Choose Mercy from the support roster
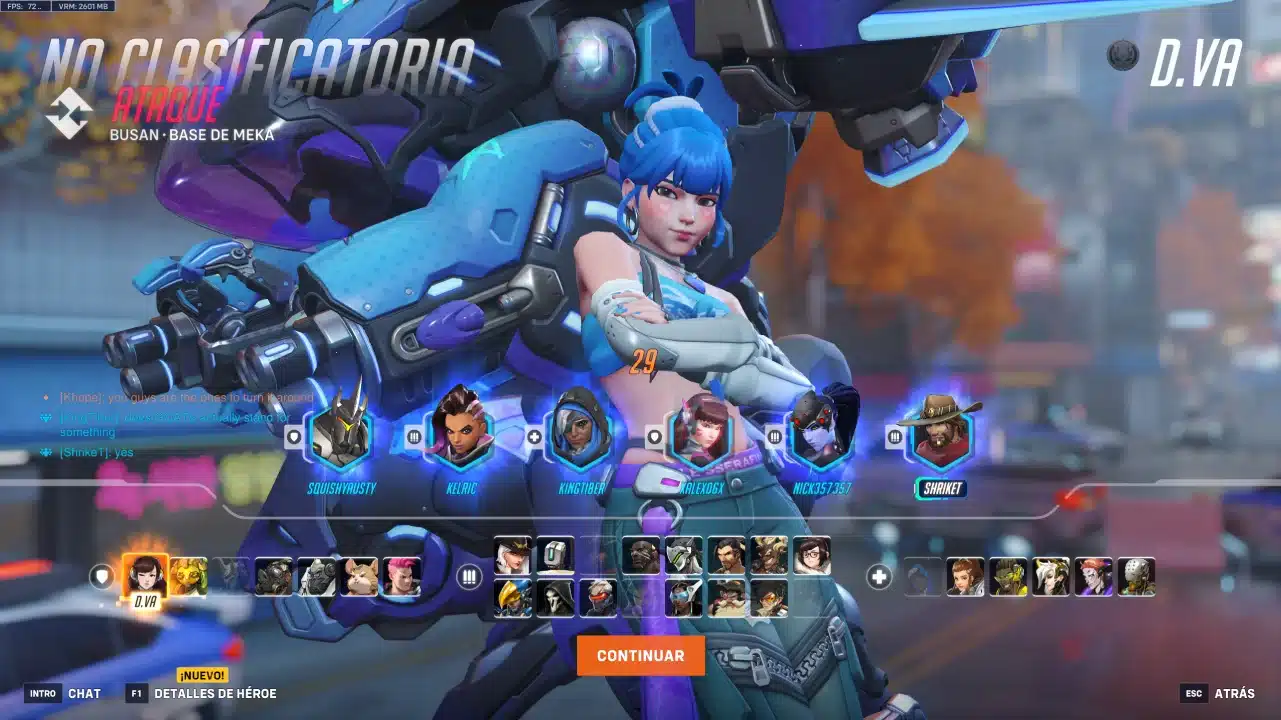1281x720 pixels. click(x=1051, y=577)
